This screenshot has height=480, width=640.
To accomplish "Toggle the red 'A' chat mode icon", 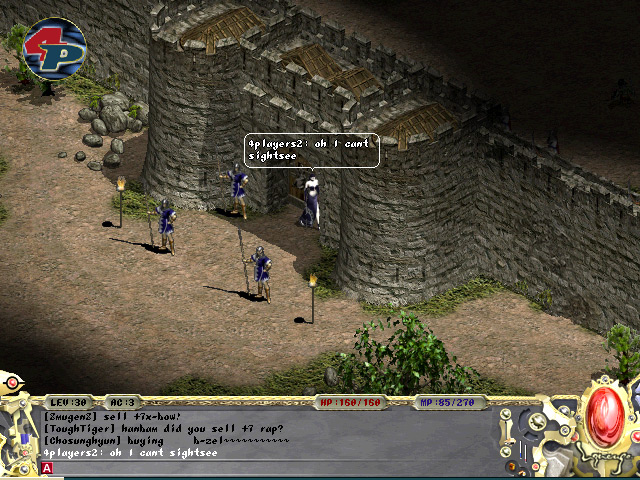I will pyautogui.click(x=47, y=468).
